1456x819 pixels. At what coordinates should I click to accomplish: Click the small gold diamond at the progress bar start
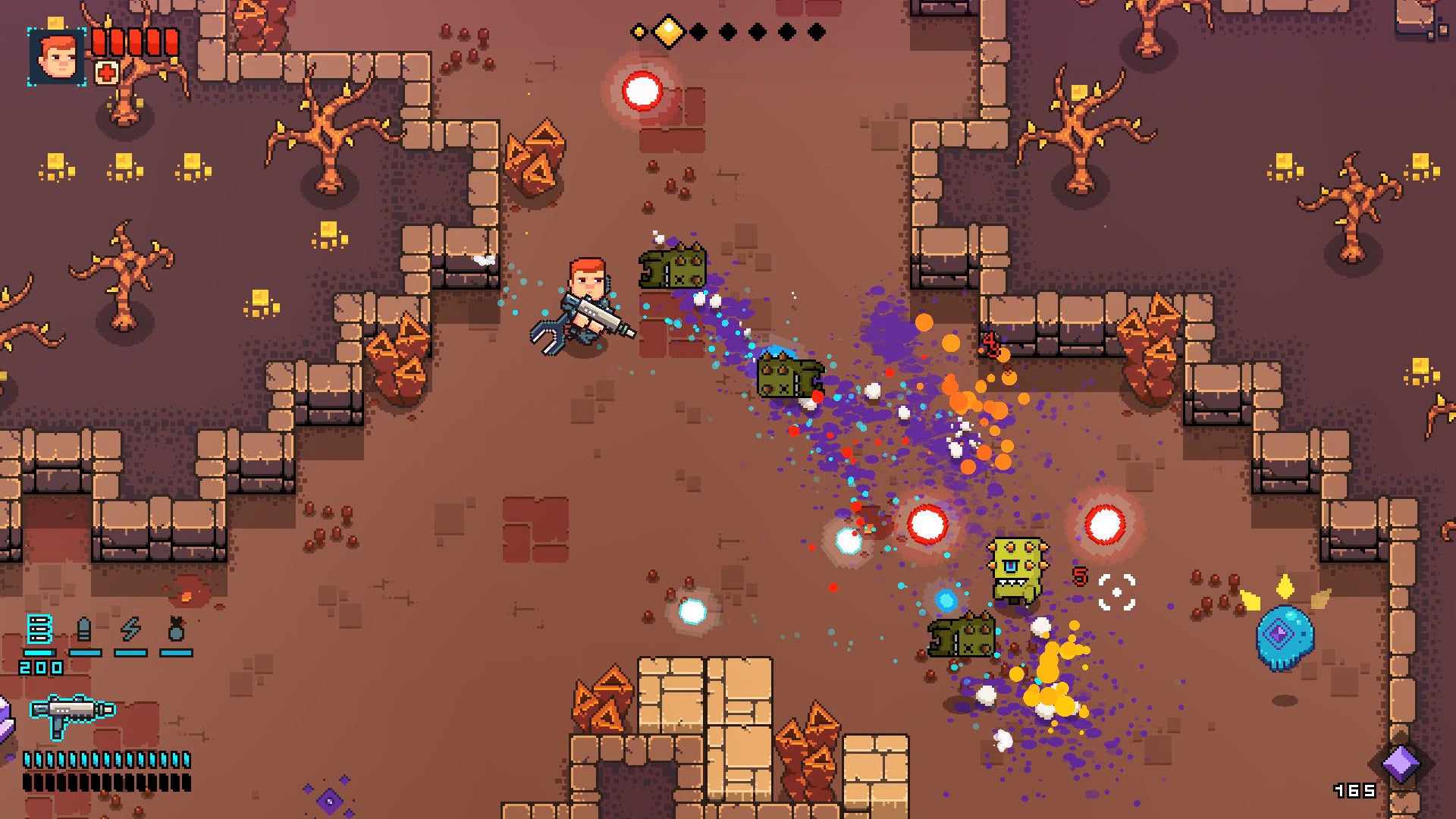pos(639,30)
